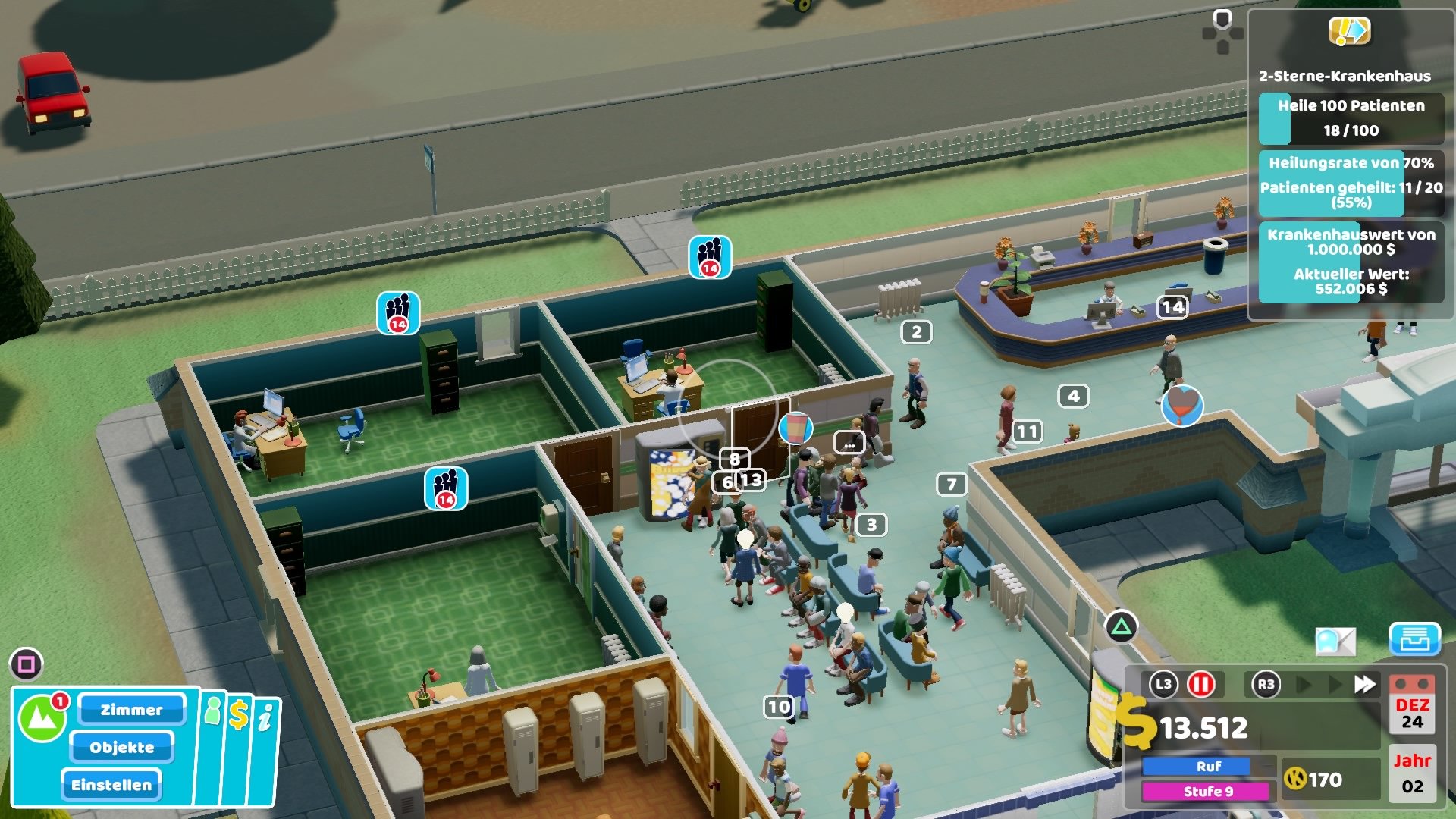Enable fastest speed with the double-arrow button
Viewport: 1456px width, 819px height.
(1363, 682)
